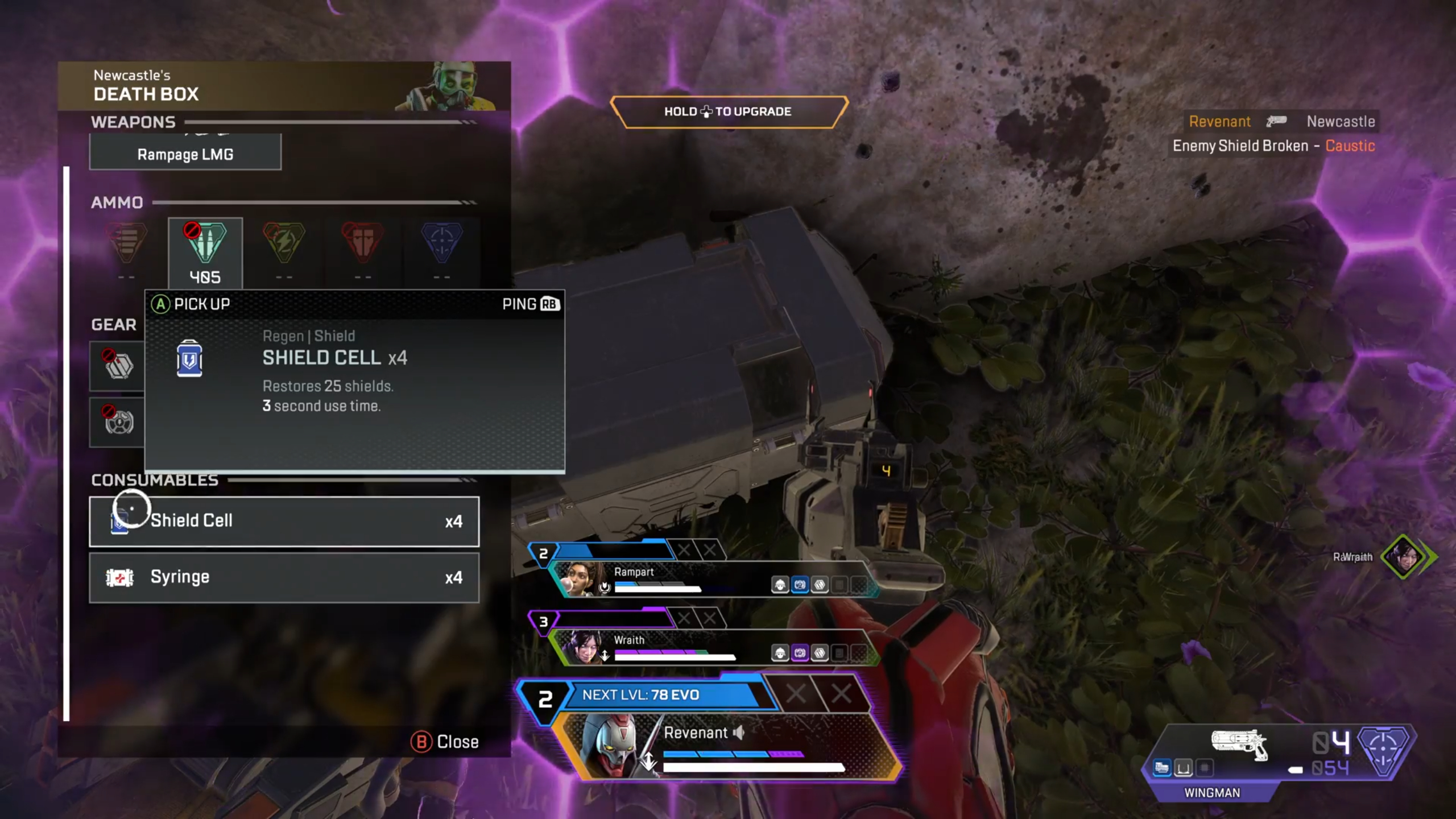
Task: Pick up the Shield Cell x4 row
Action: (x=284, y=521)
